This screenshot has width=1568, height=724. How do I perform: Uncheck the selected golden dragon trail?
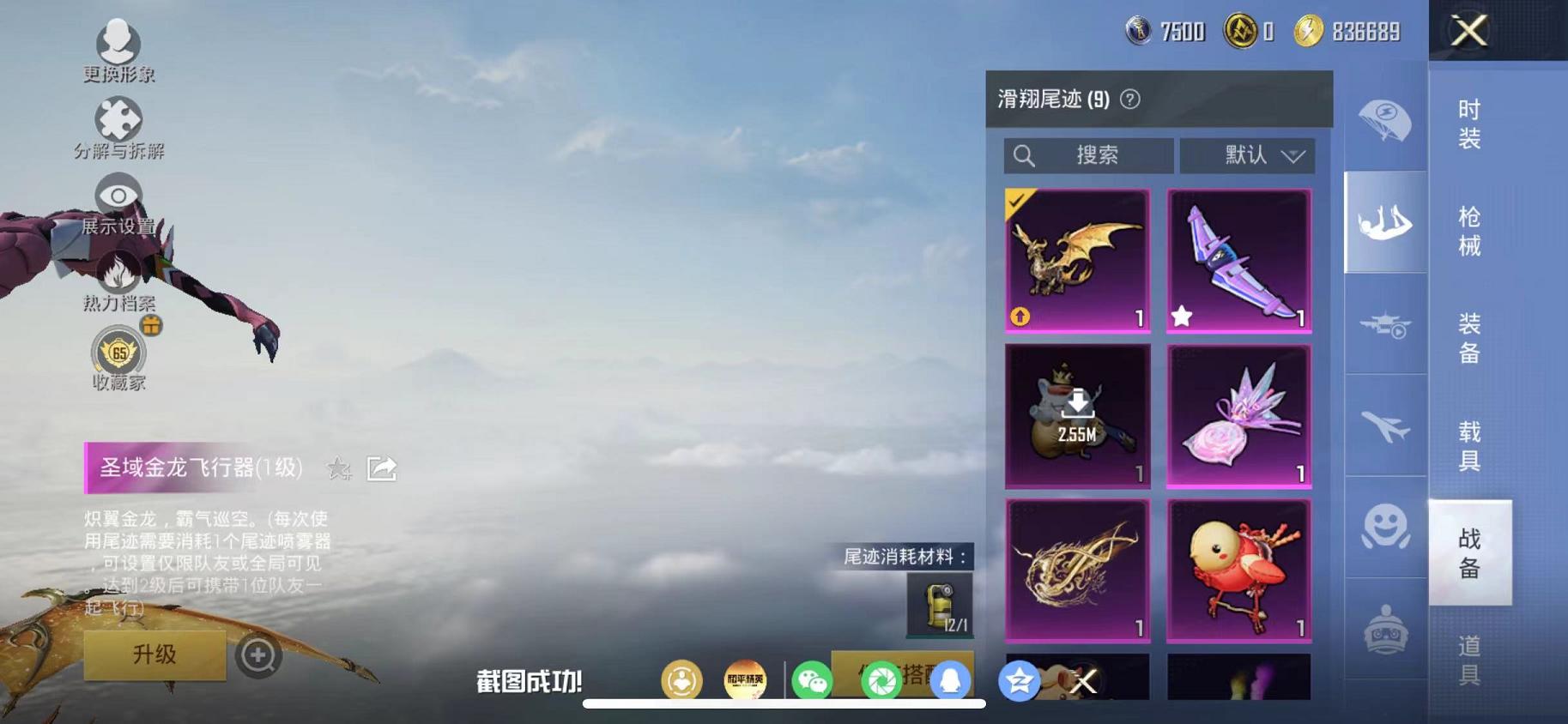(x=1017, y=202)
